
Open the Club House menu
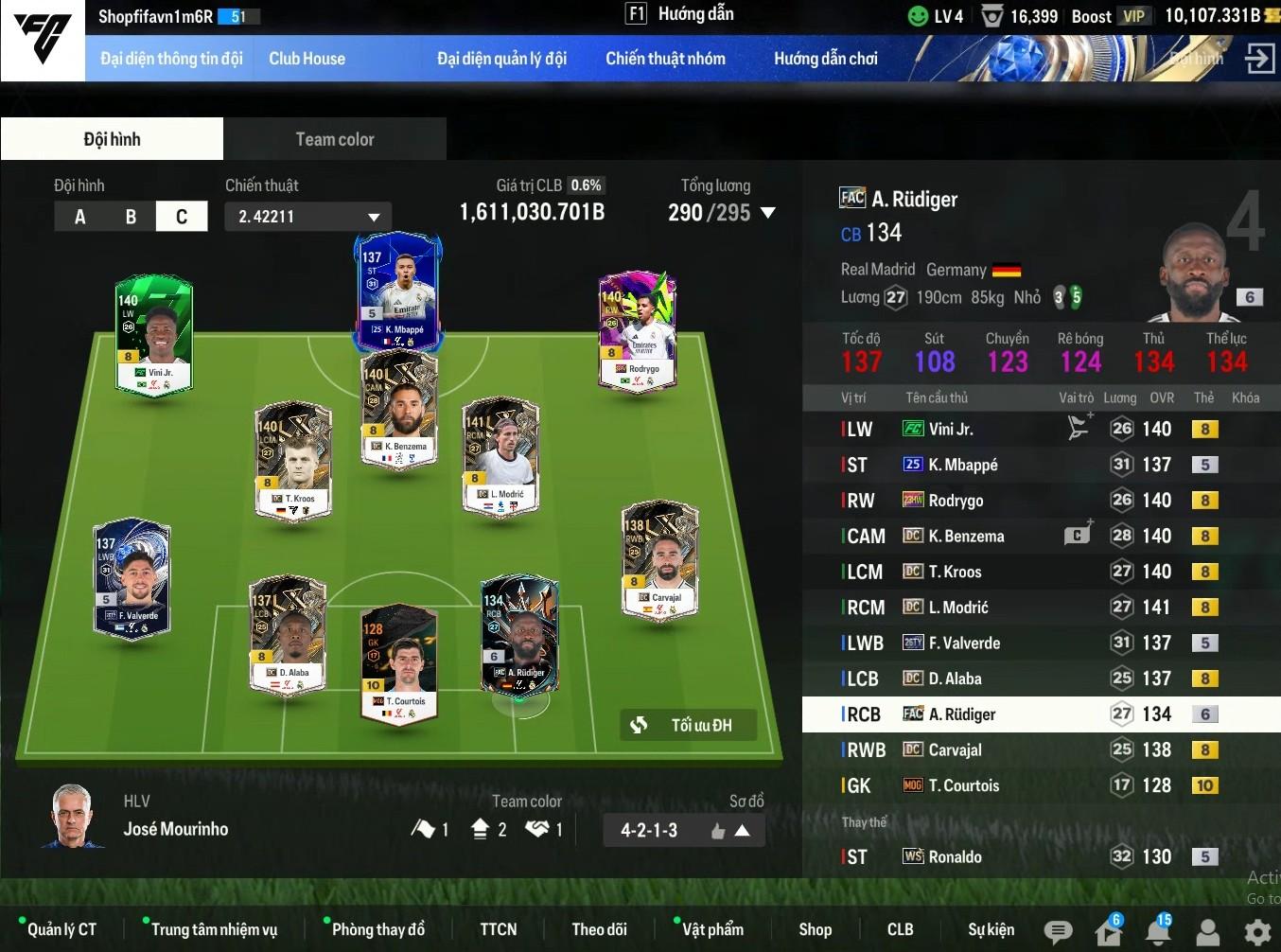pos(307,59)
